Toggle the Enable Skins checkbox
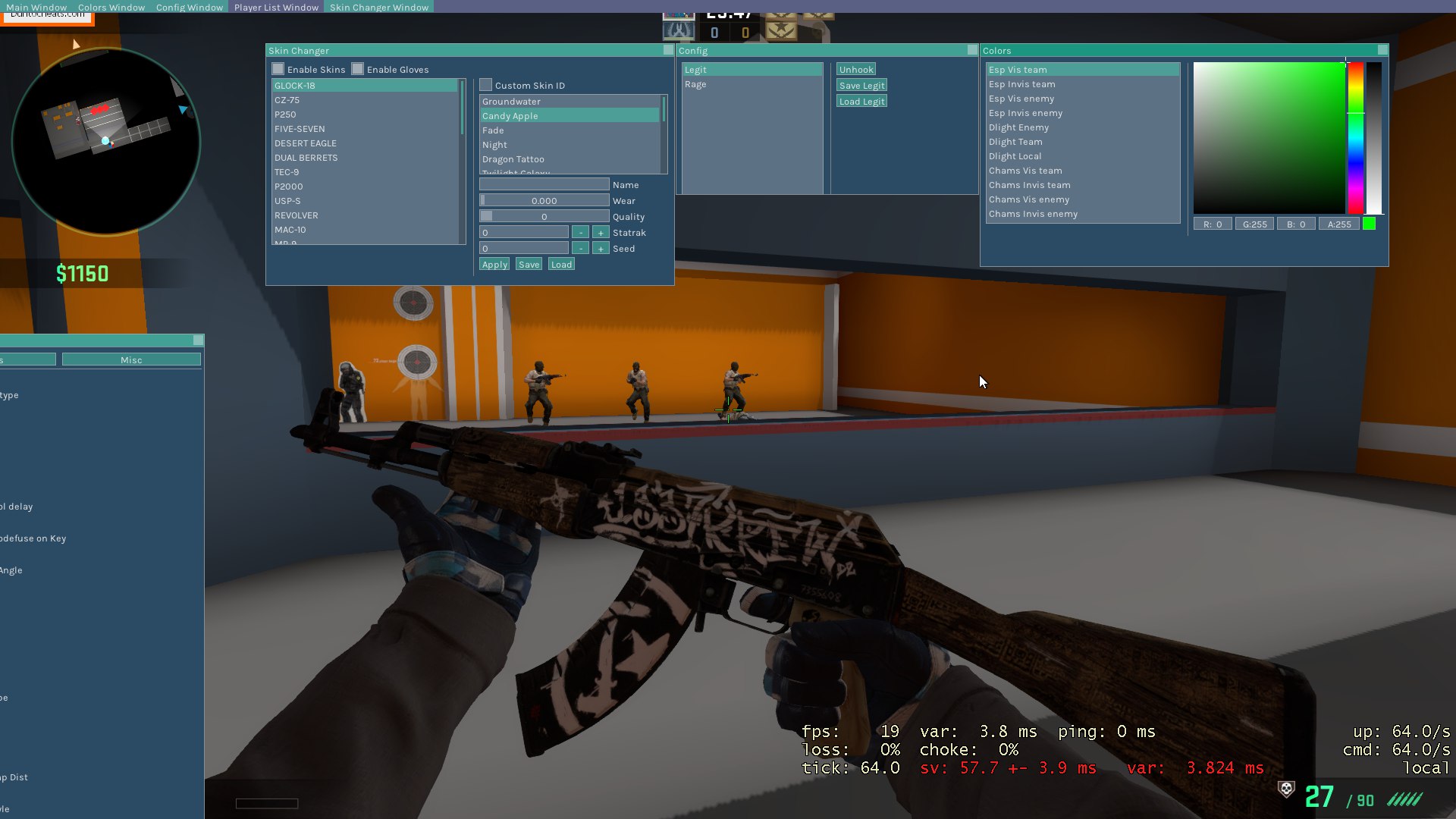1456x819 pixels. tap(278, 69)
